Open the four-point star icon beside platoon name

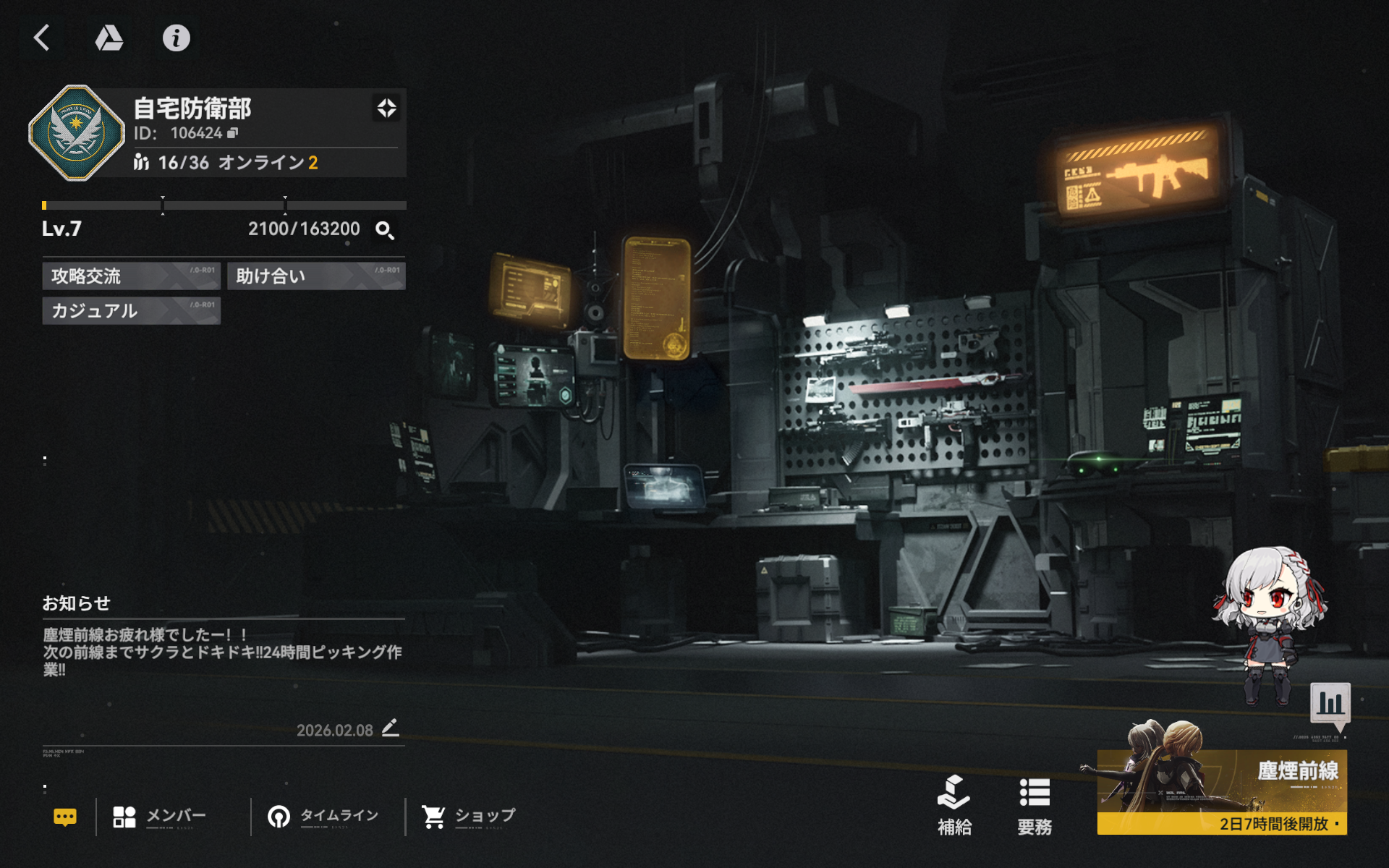click(x=386, y=109)
